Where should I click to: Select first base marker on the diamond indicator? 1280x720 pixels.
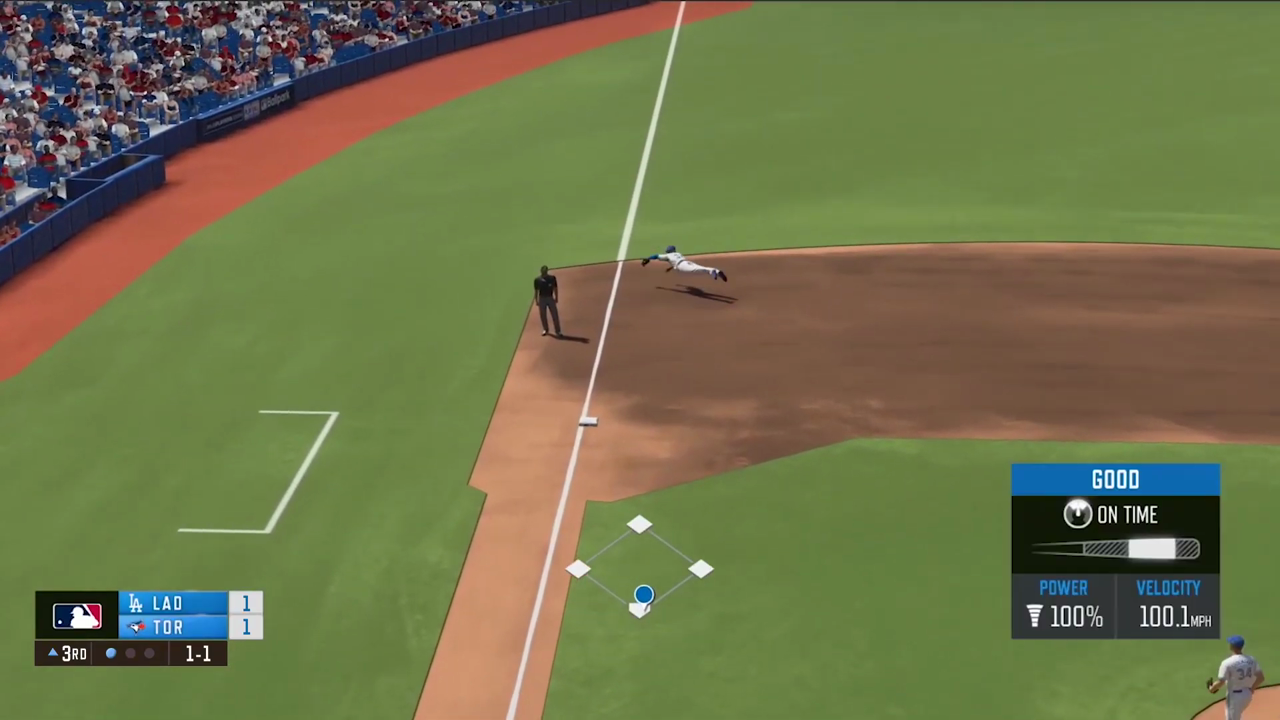(702, 569)
